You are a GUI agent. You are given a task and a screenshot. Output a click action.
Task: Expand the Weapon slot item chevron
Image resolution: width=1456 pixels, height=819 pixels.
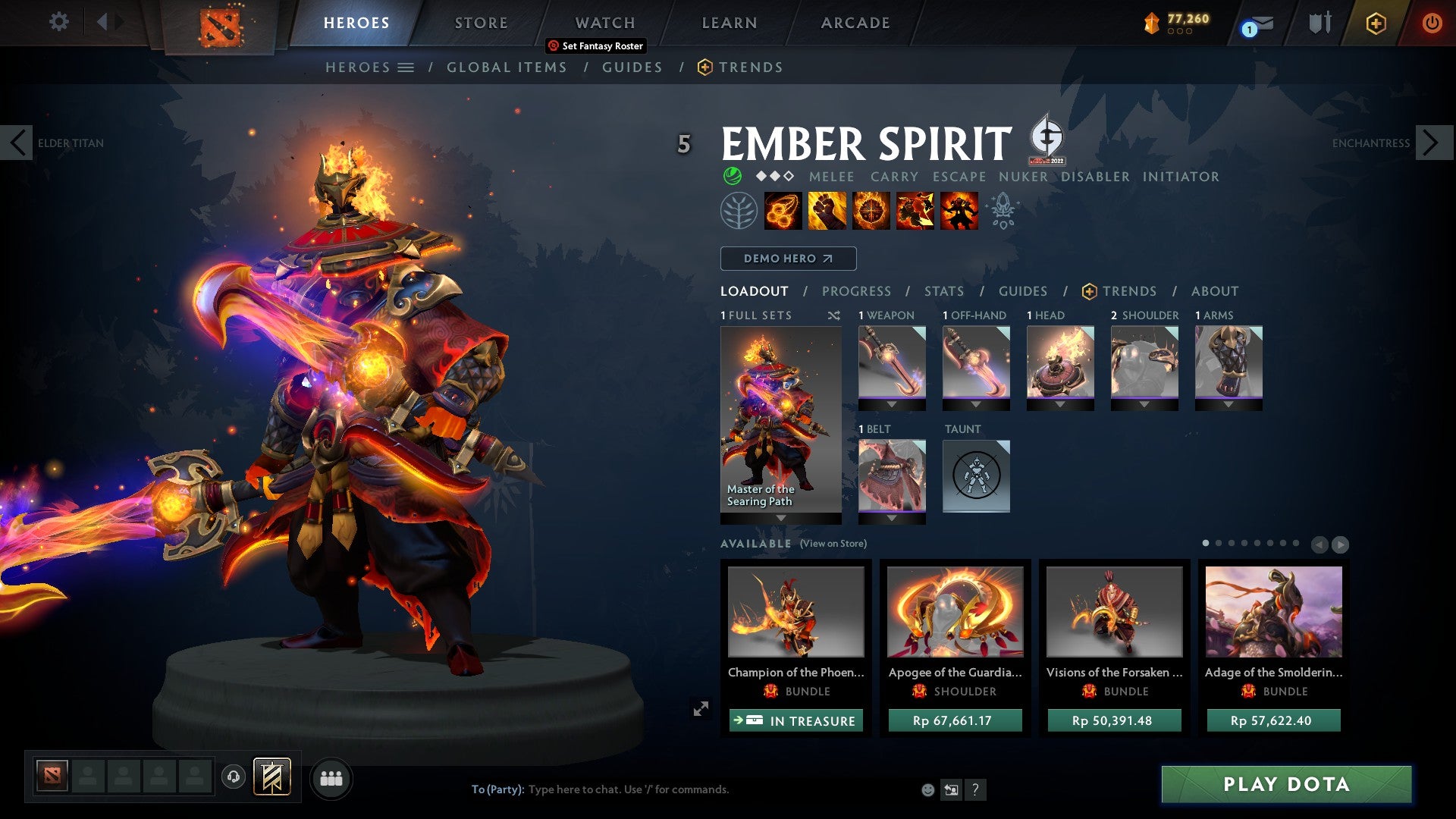892,404
